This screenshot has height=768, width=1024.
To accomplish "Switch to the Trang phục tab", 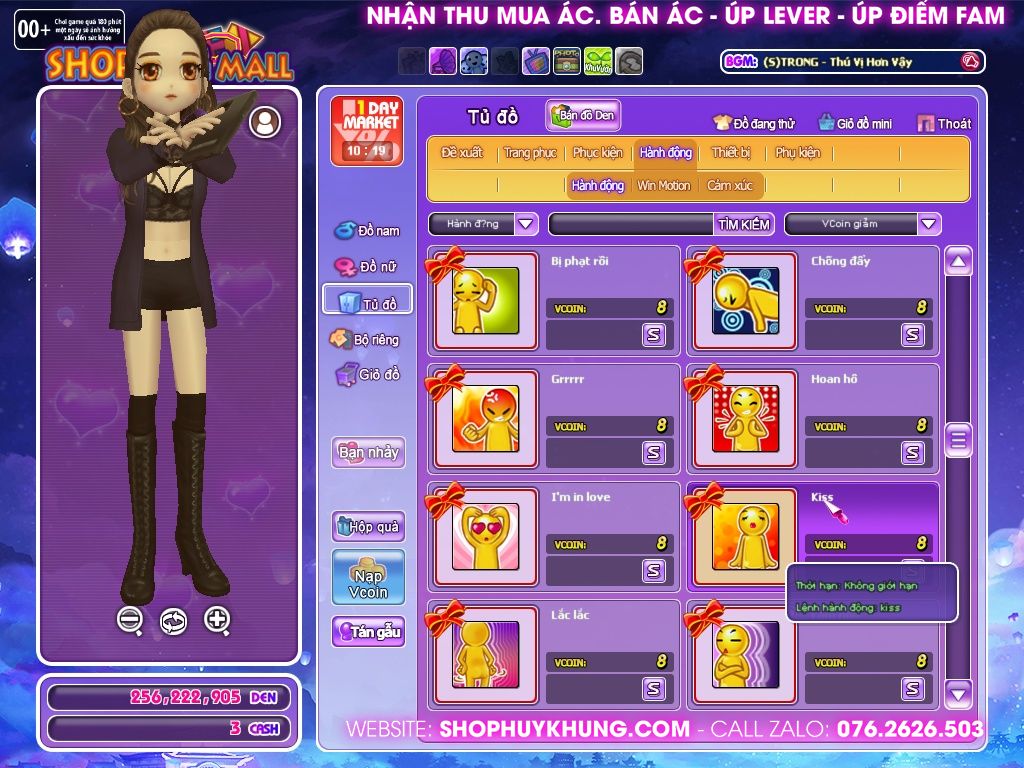I will point(530,153).
